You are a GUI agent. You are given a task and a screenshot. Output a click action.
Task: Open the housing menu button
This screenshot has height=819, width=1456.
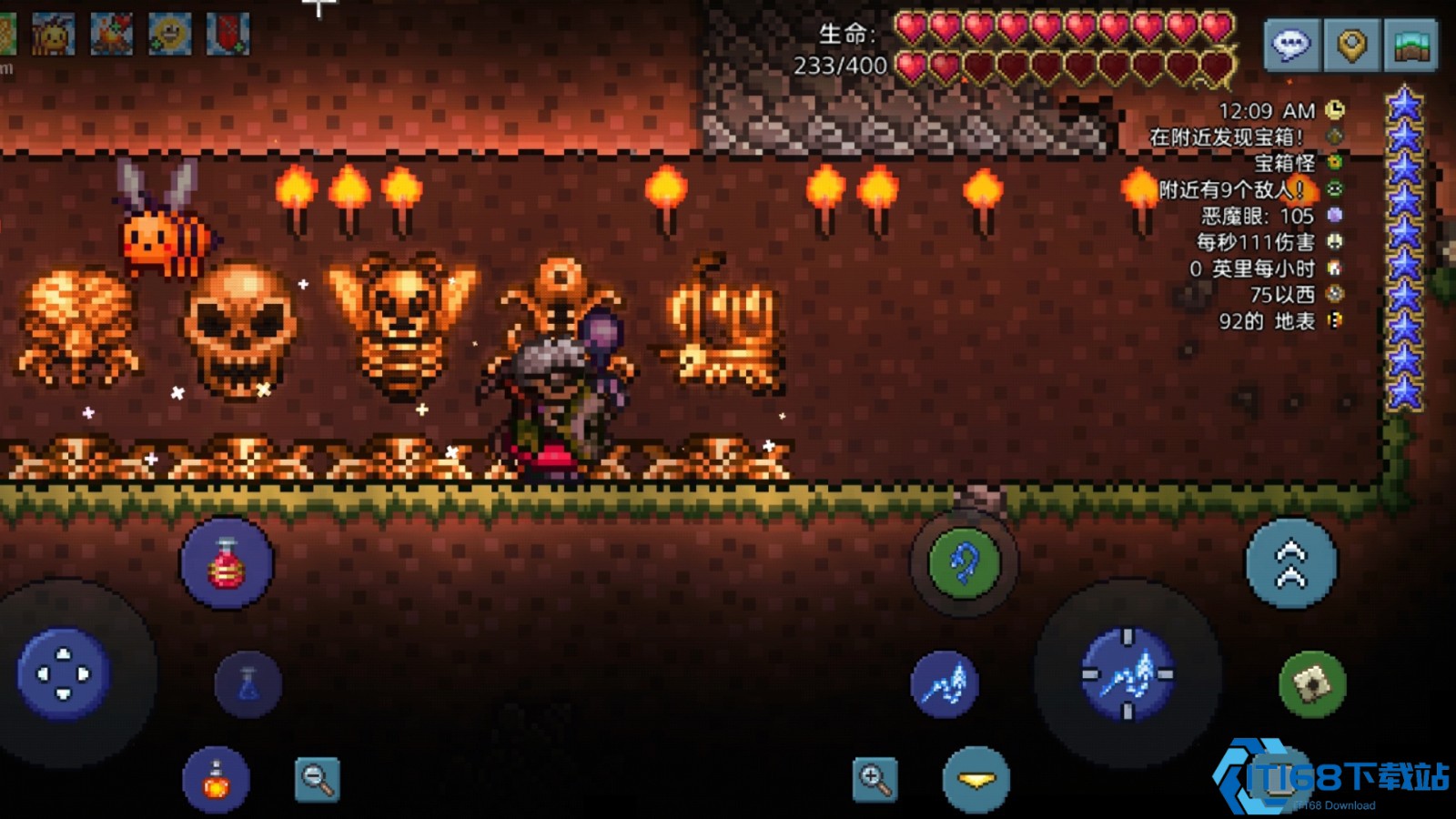[x=1410, y=44]
